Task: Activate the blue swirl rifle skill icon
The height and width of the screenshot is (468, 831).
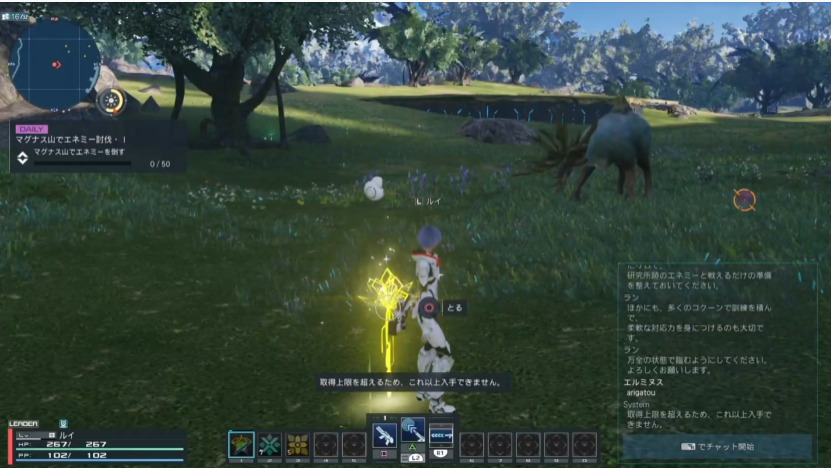Action: point(413,431)
